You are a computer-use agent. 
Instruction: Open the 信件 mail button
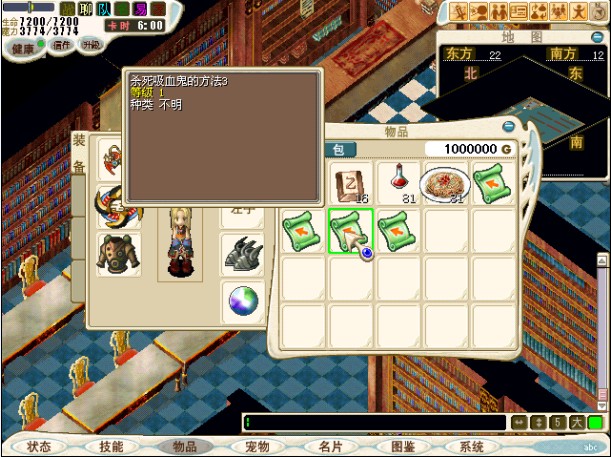pos(61,45)
